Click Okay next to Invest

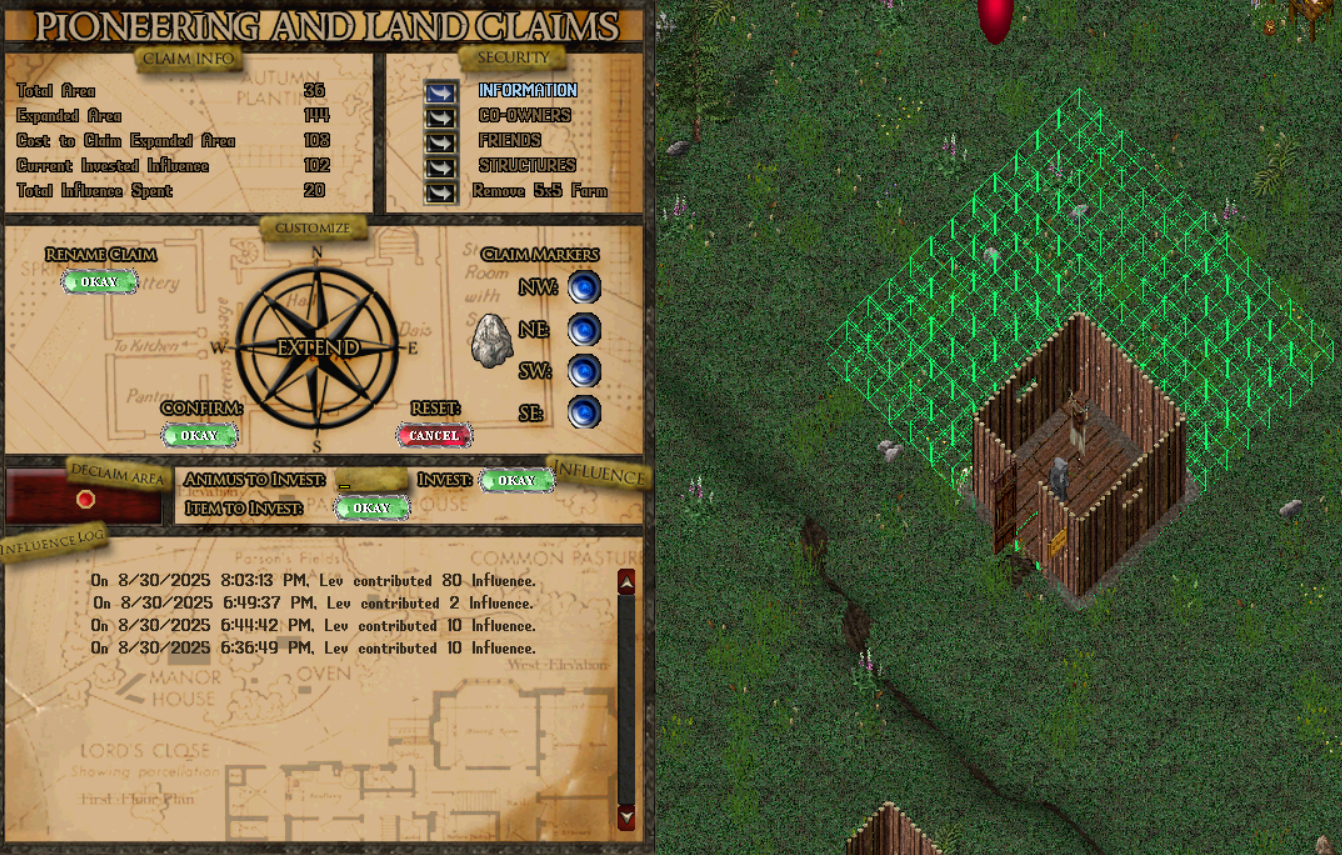click(516, 480)
